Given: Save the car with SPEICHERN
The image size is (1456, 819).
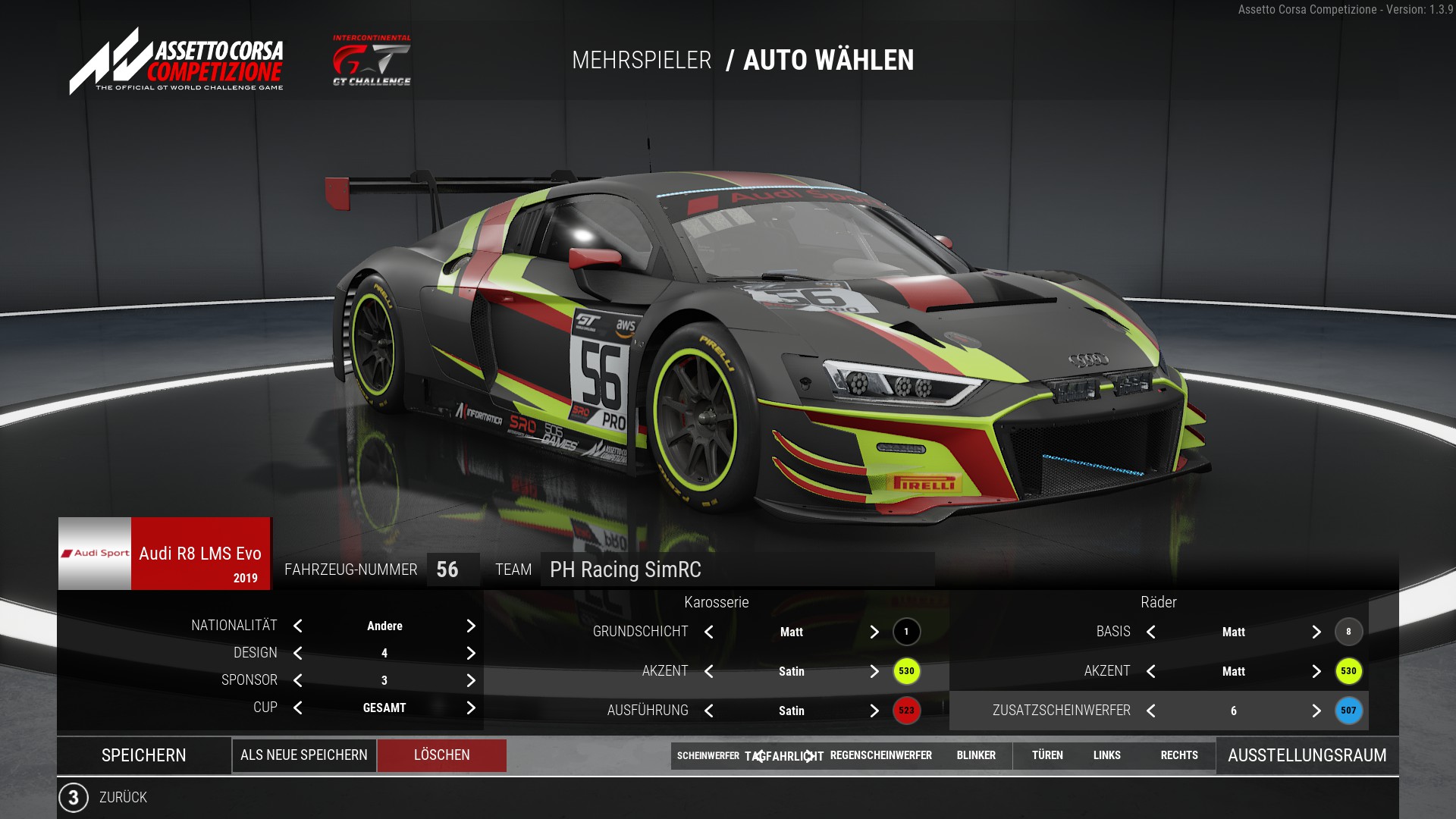Looking at the screenshot, I should 143,755.
